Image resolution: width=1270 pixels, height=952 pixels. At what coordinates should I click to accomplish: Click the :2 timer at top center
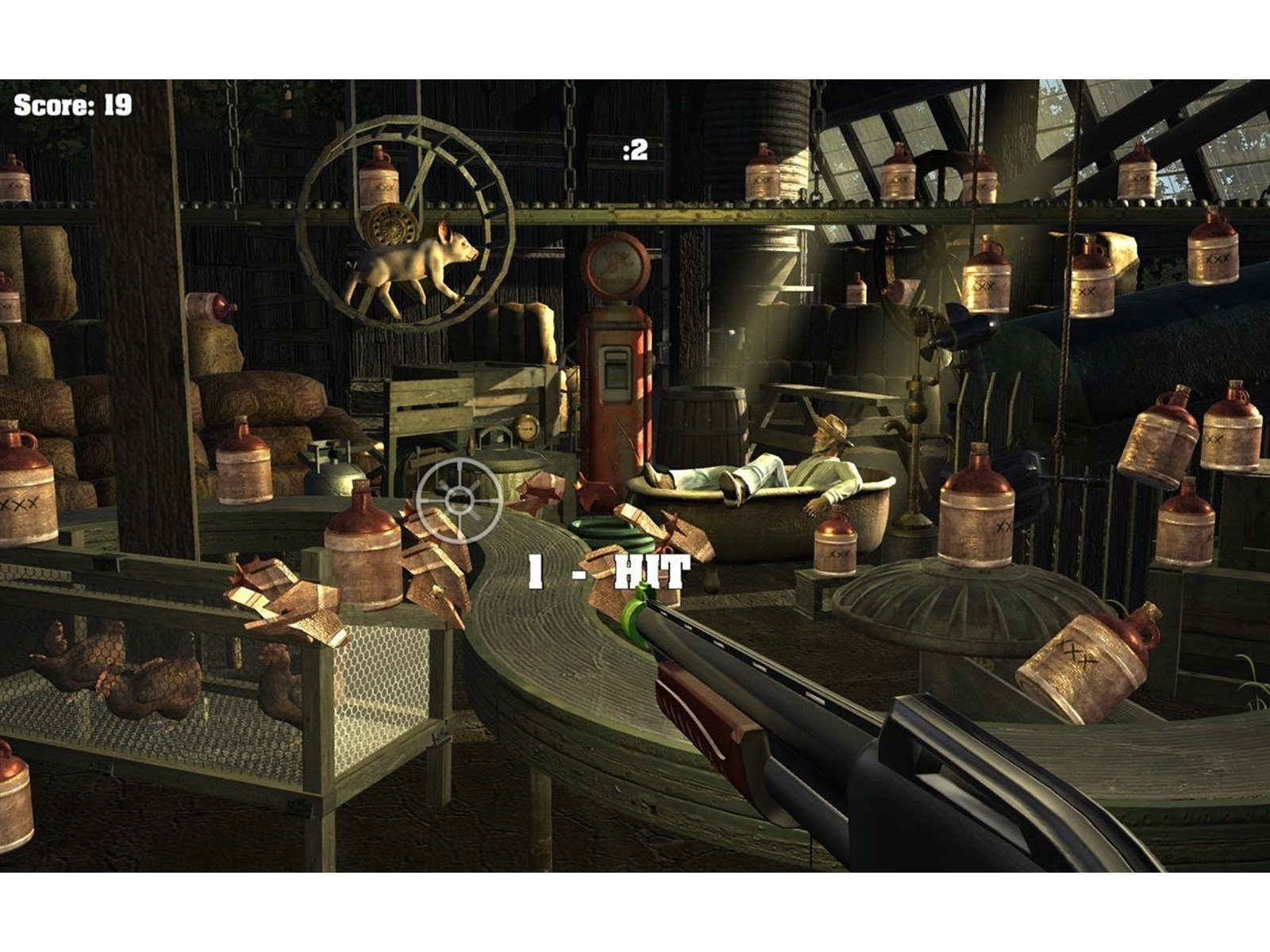(635, 148)
